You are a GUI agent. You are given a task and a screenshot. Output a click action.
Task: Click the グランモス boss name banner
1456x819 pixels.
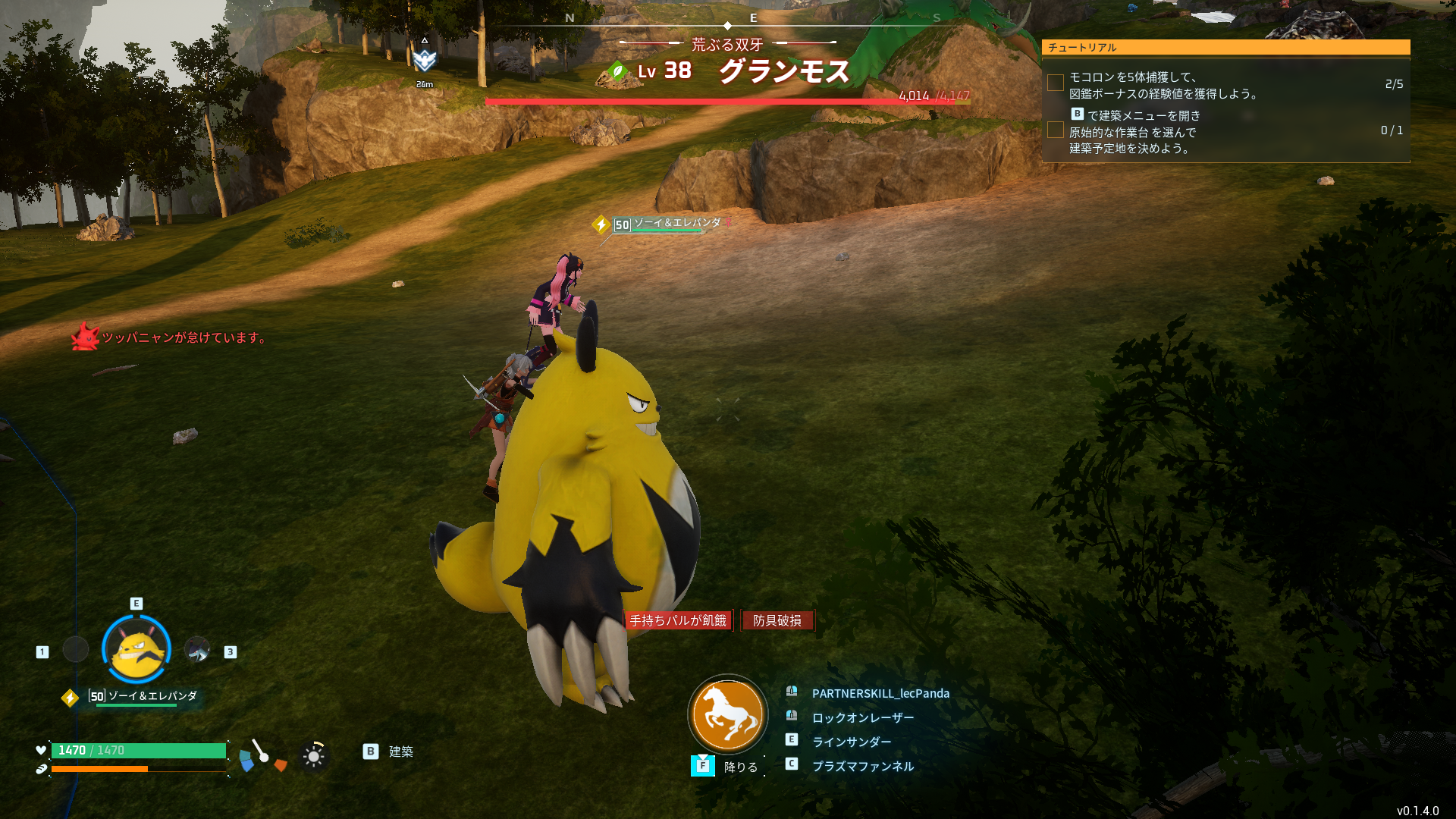click(x=784, y=71)
